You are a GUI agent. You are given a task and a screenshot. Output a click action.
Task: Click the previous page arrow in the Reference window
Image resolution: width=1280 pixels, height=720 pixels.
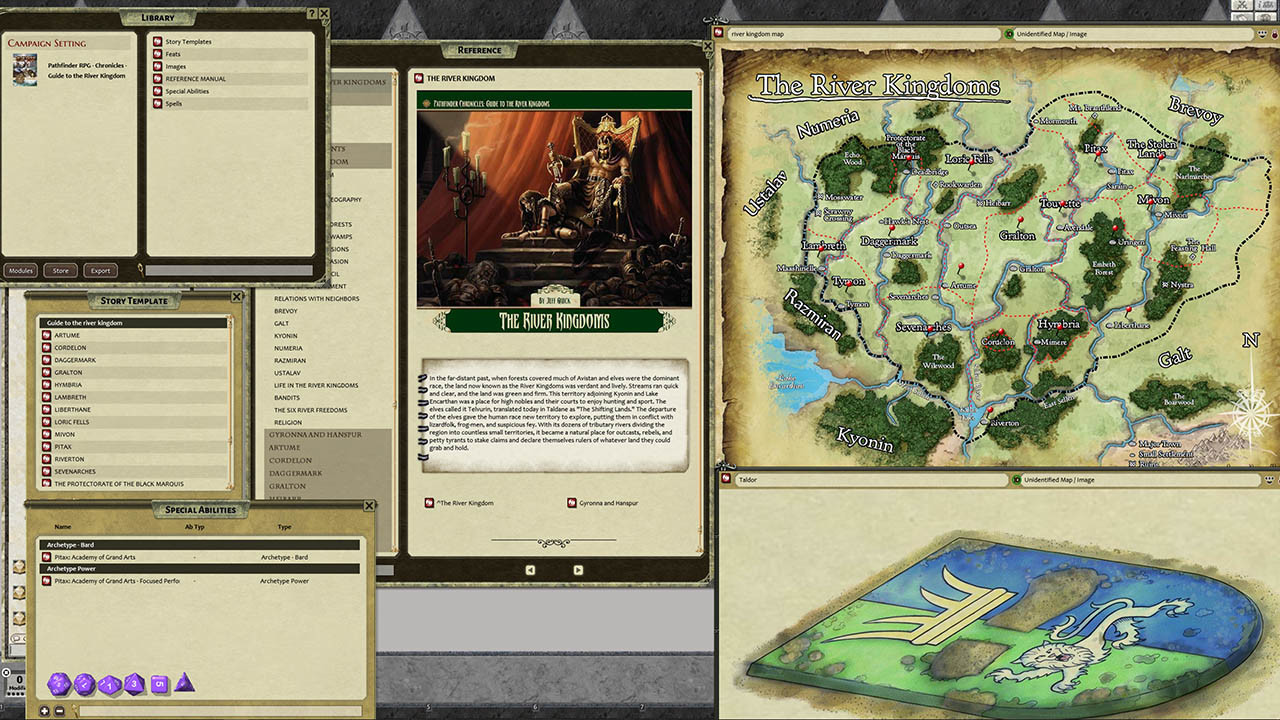tap(530, 570)
